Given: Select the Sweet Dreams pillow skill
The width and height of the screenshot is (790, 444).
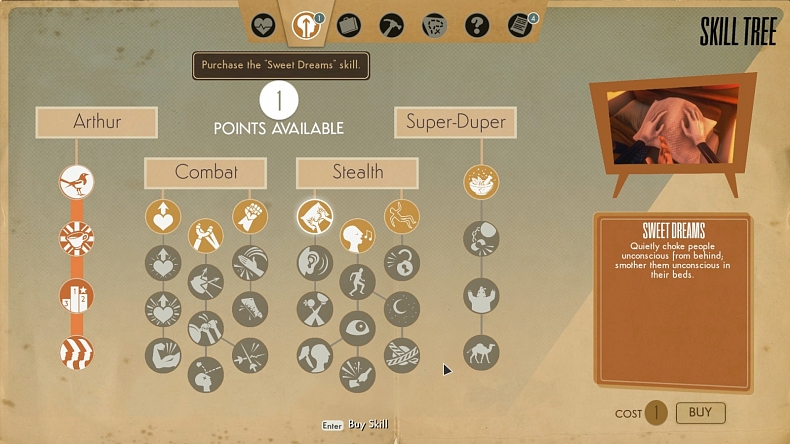Looking at the screenshot, I should pyautogui.click(x=315, y=216).
